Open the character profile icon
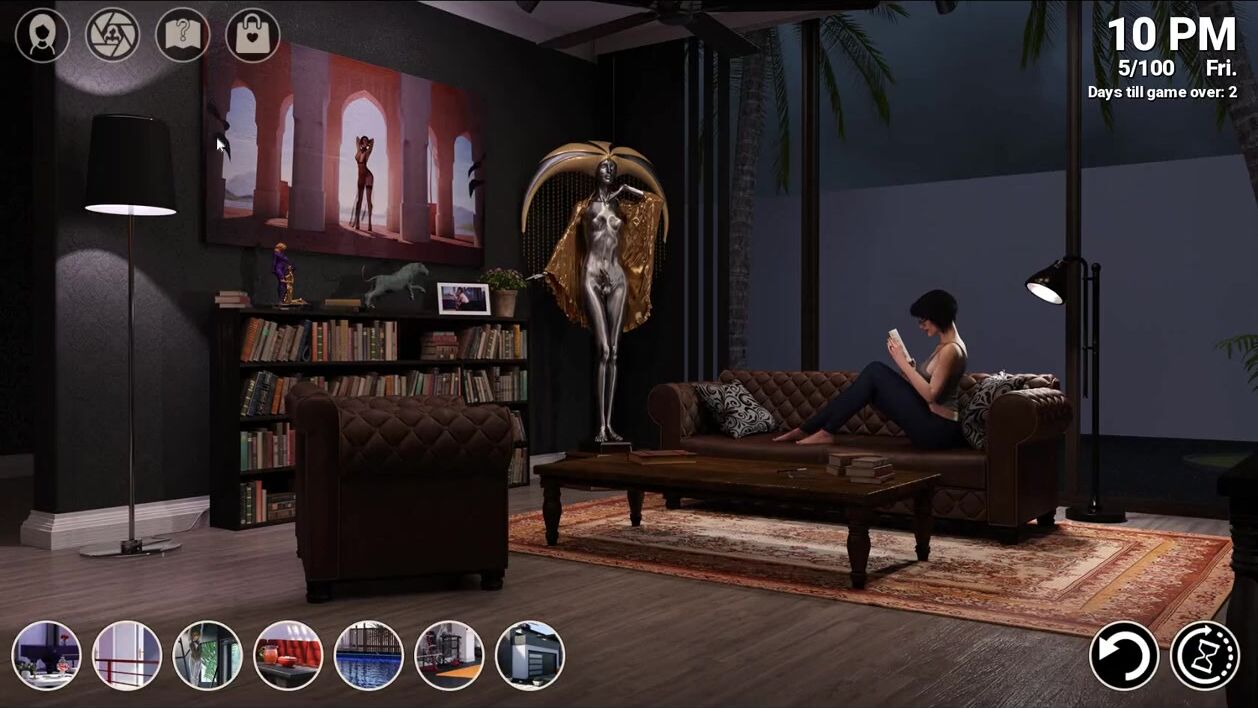1258x708 pixels. point(42,36)
